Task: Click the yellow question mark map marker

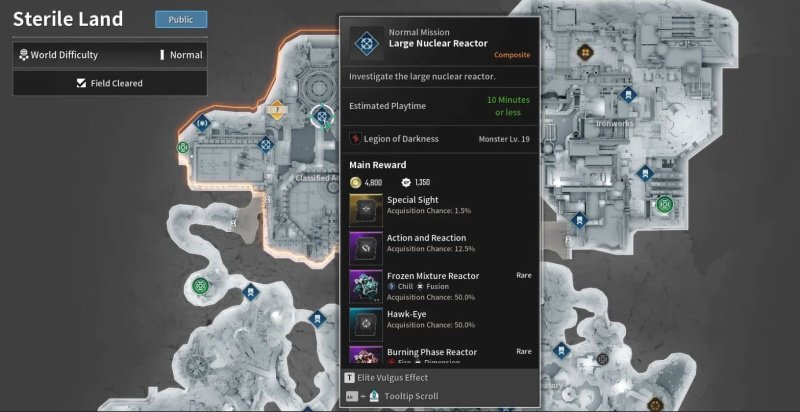Action: coord(277,111)
